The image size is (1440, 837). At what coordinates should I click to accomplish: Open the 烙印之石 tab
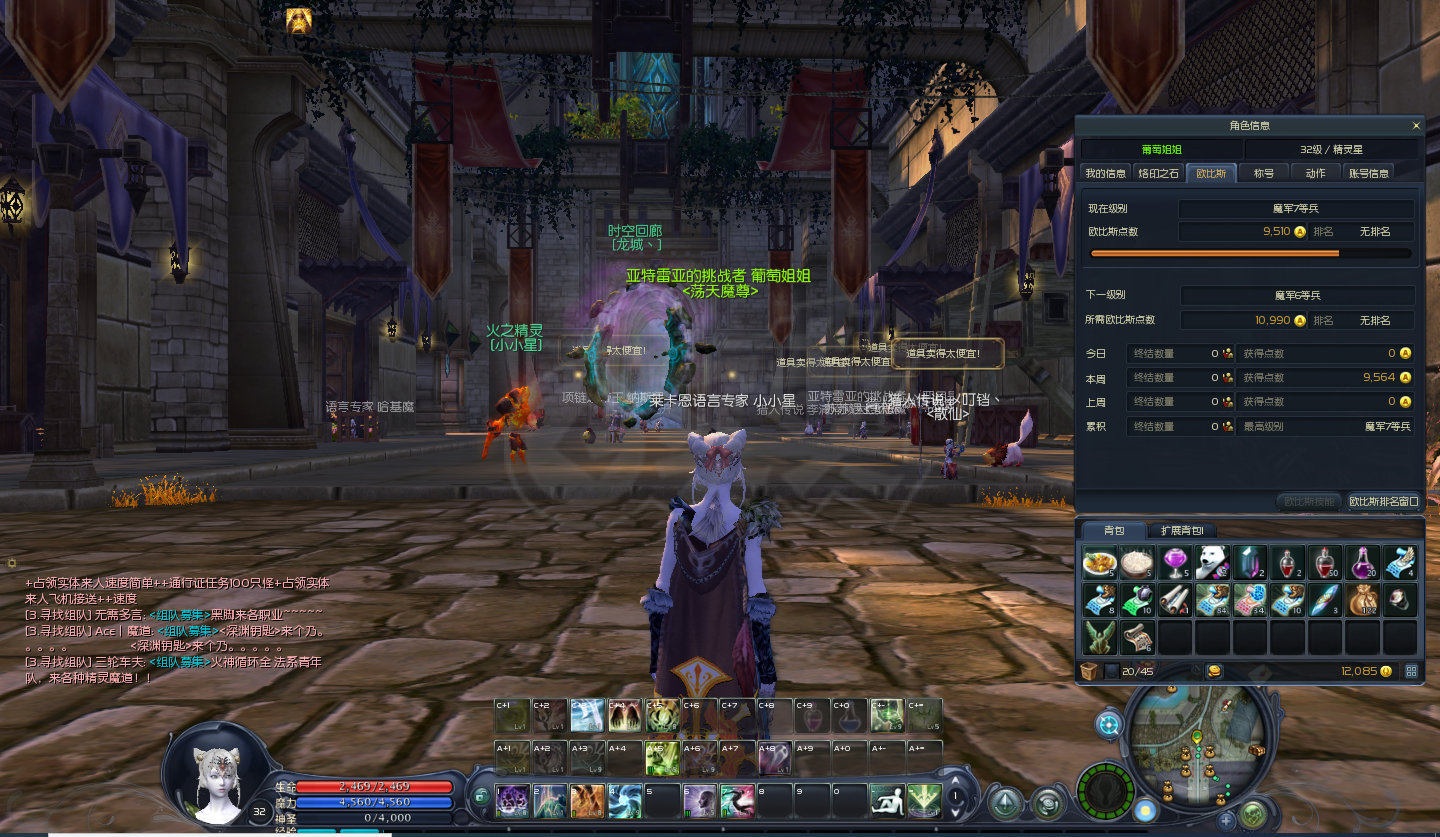1159,173
